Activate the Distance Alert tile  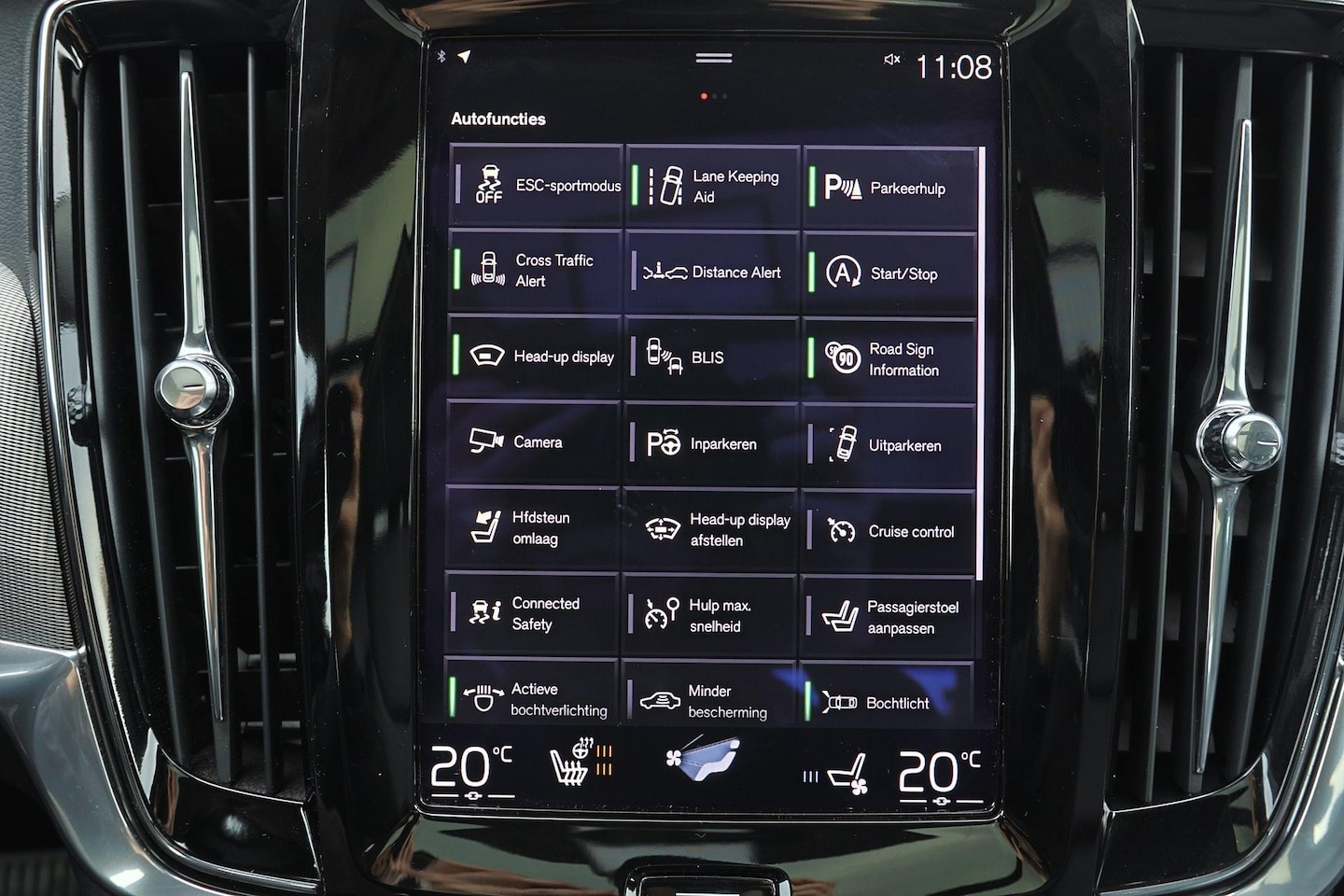(712, 273)
